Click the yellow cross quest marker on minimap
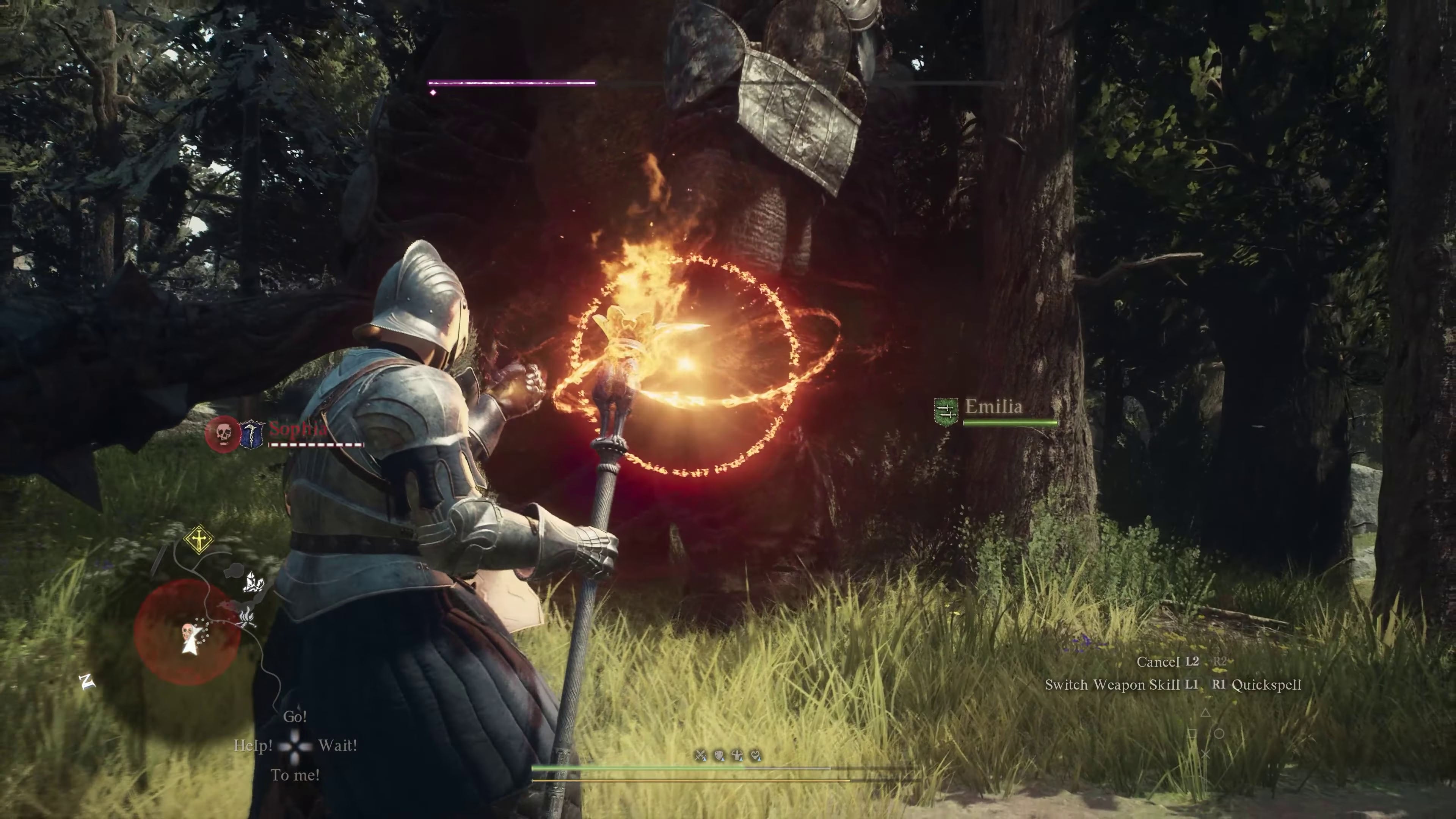The width and height of the screenshot is (1456, 819). [199, 540]
